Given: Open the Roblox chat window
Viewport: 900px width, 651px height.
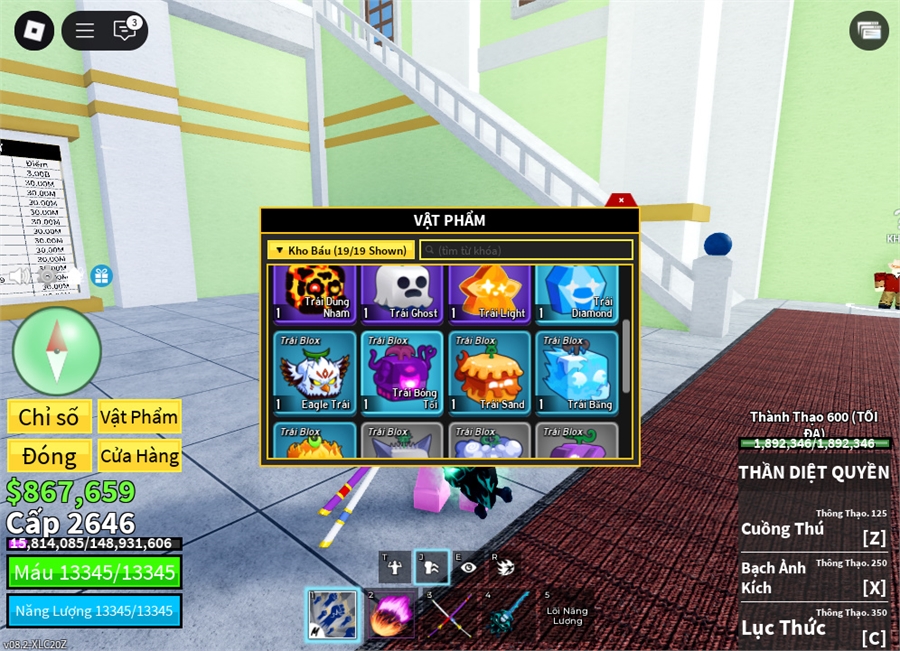Looking at the screenshot, I should pos(125,30).
